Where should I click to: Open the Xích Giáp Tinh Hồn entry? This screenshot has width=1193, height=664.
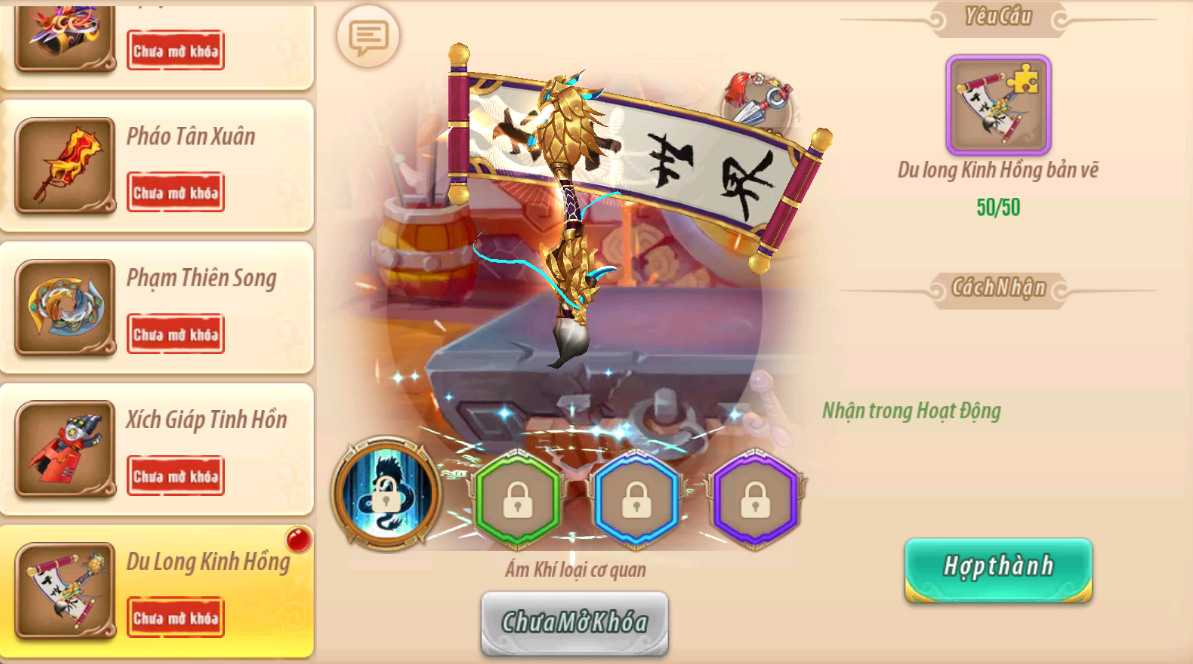tap(206, 420)
